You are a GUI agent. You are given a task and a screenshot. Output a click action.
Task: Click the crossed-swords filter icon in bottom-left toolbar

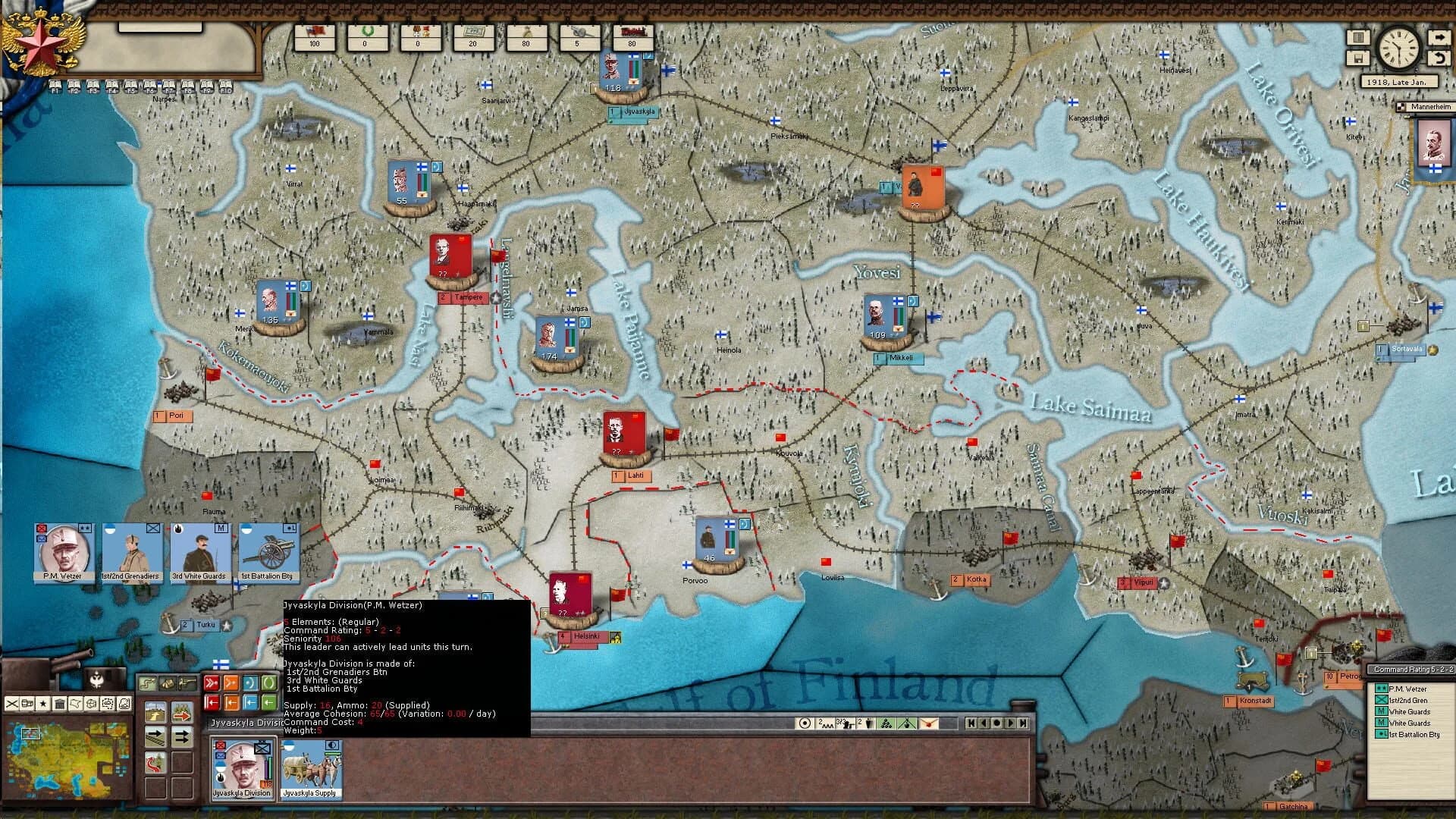coord(12,704)
